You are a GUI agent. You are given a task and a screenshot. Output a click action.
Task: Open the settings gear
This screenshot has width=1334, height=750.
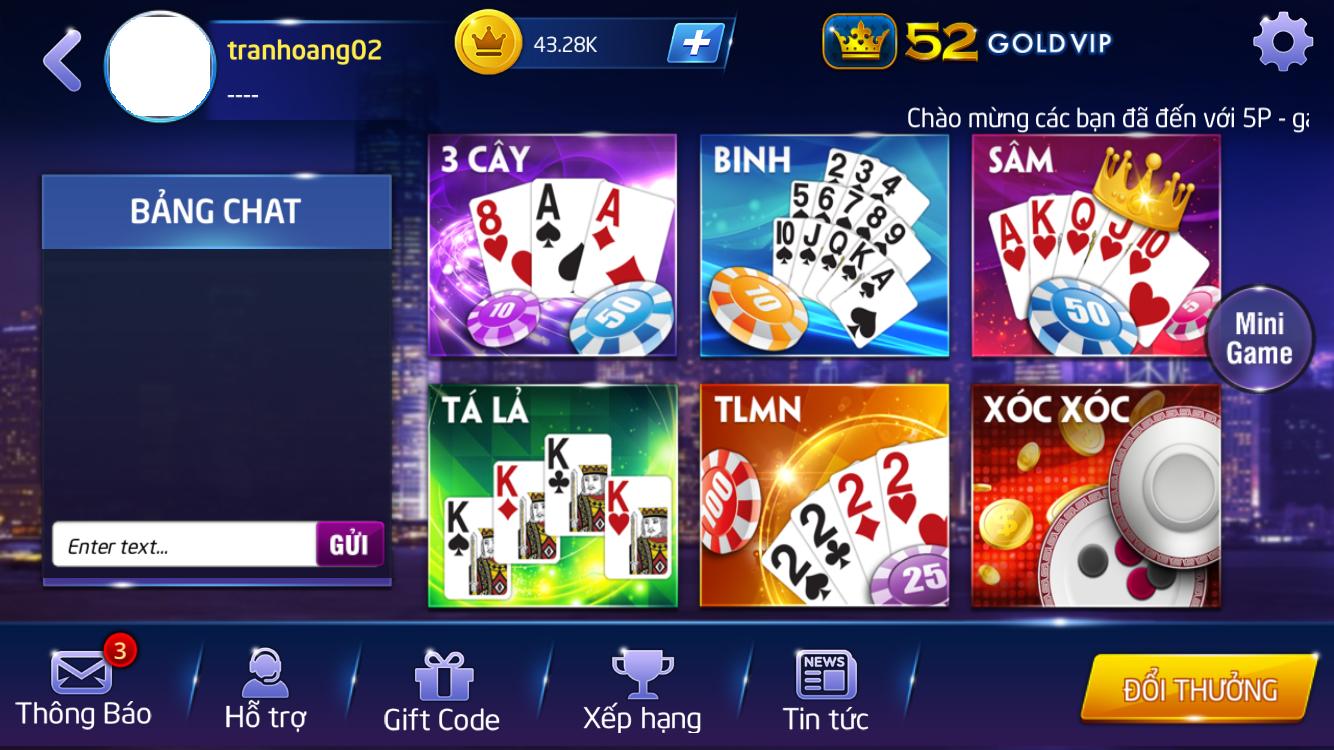click(x=1283, y=40)
